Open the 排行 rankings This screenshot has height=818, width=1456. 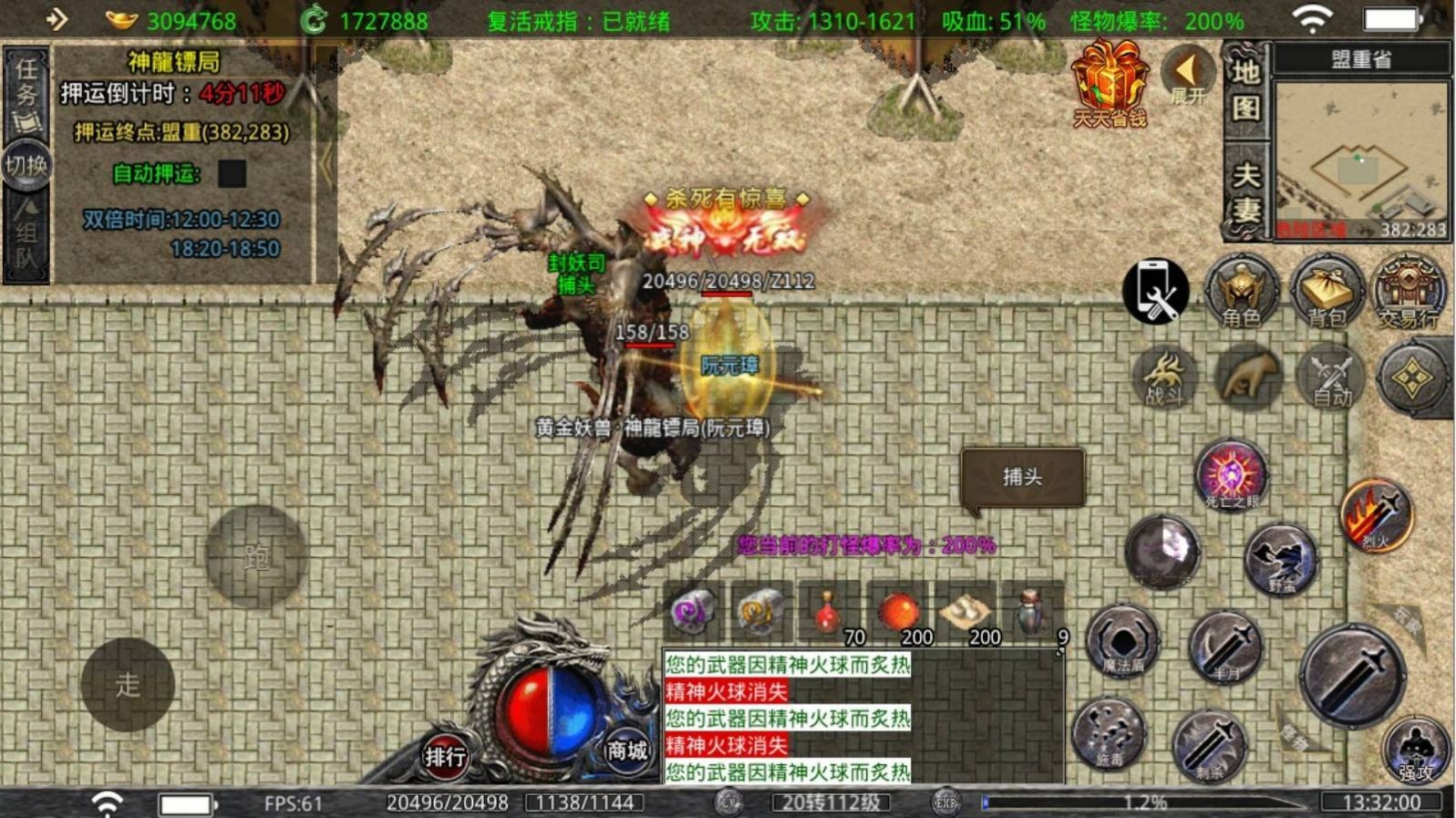coord(445,756)
